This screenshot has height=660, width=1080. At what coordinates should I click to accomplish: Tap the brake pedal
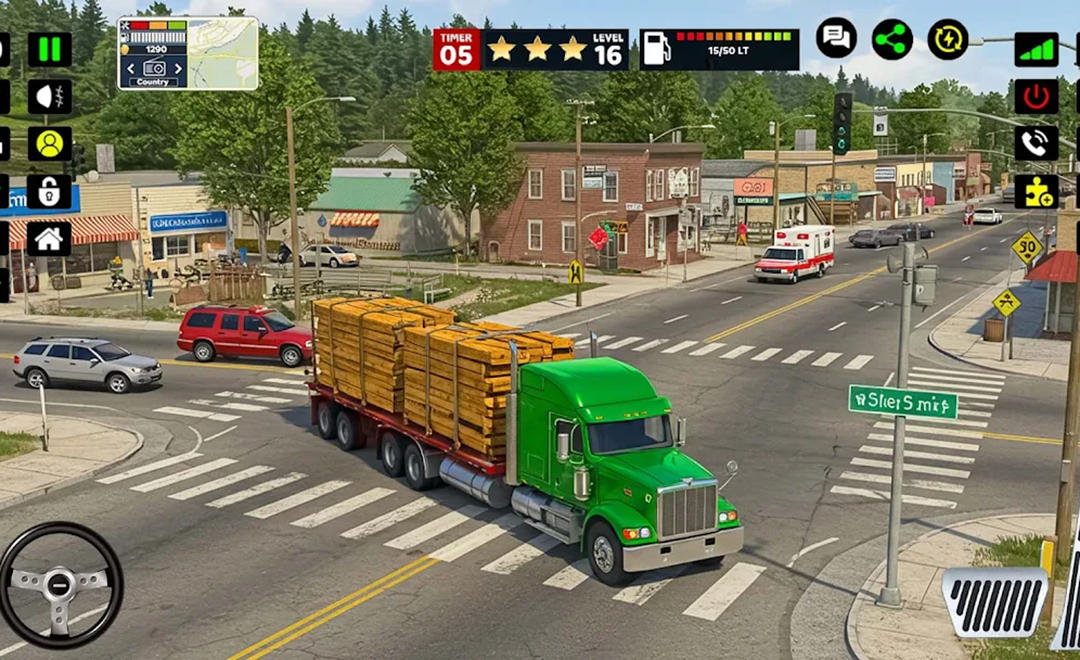pyautogui.click(x=995, y=602)
